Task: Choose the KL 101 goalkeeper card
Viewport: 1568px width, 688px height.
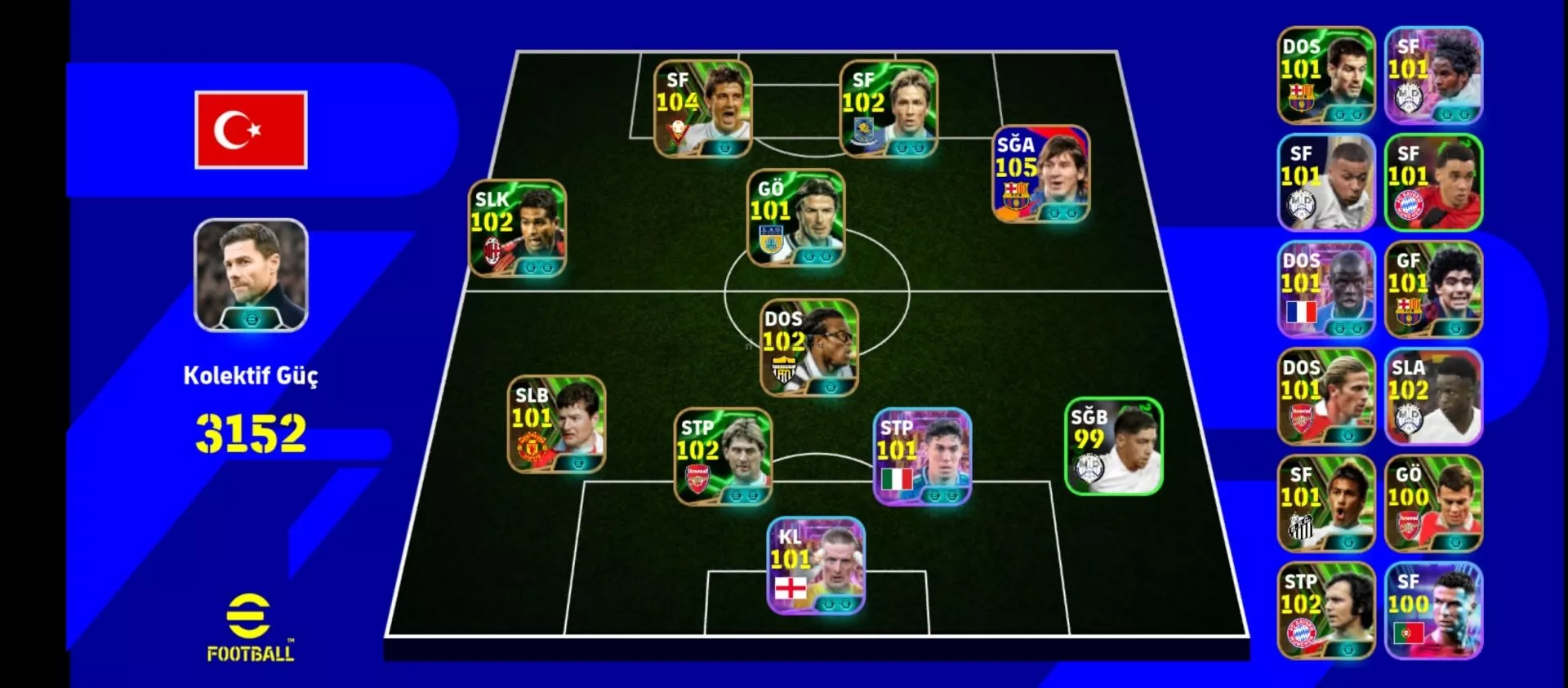Action: click(x=816, y=566)
